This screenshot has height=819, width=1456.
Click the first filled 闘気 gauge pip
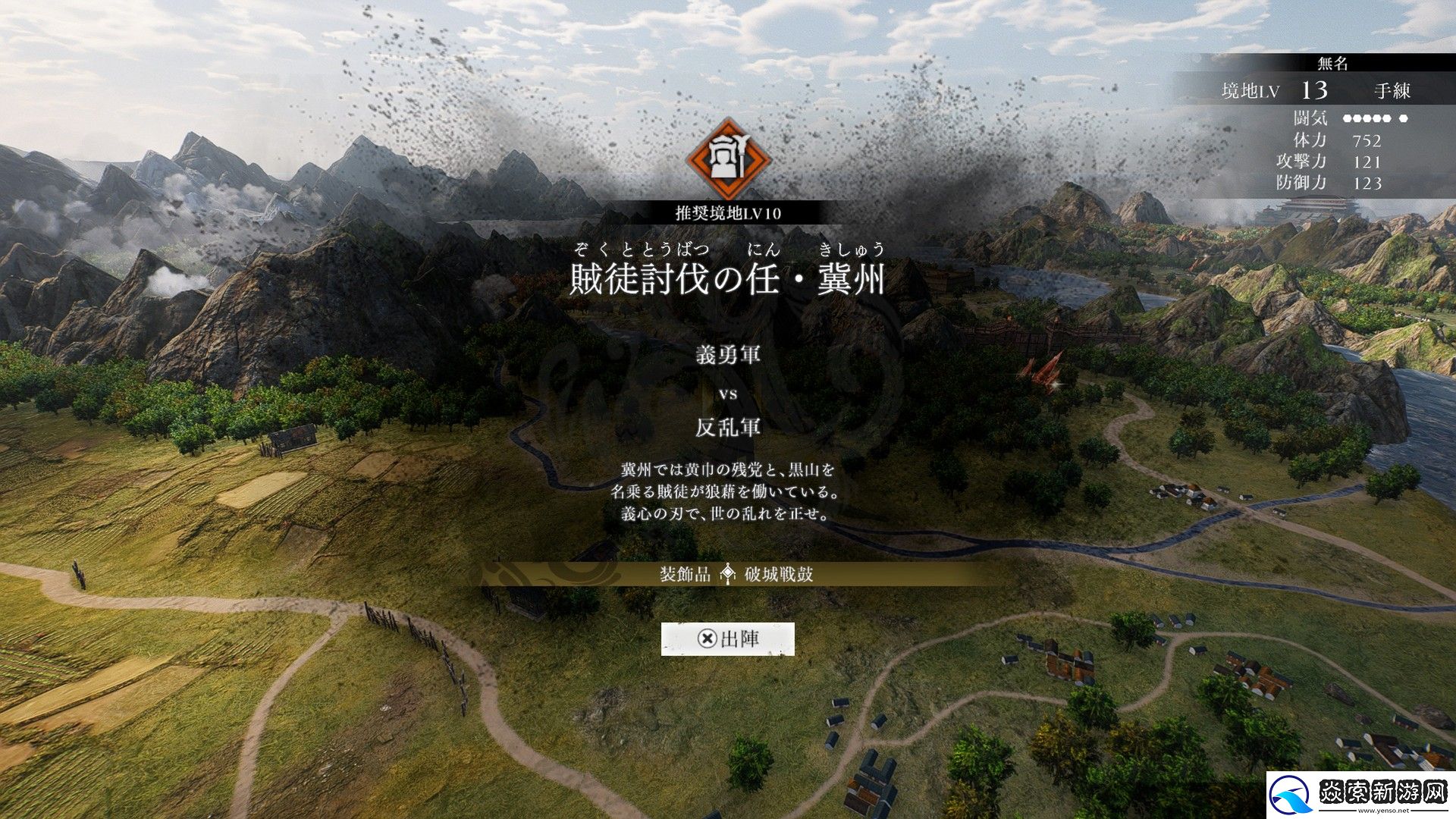point(1346,118)
